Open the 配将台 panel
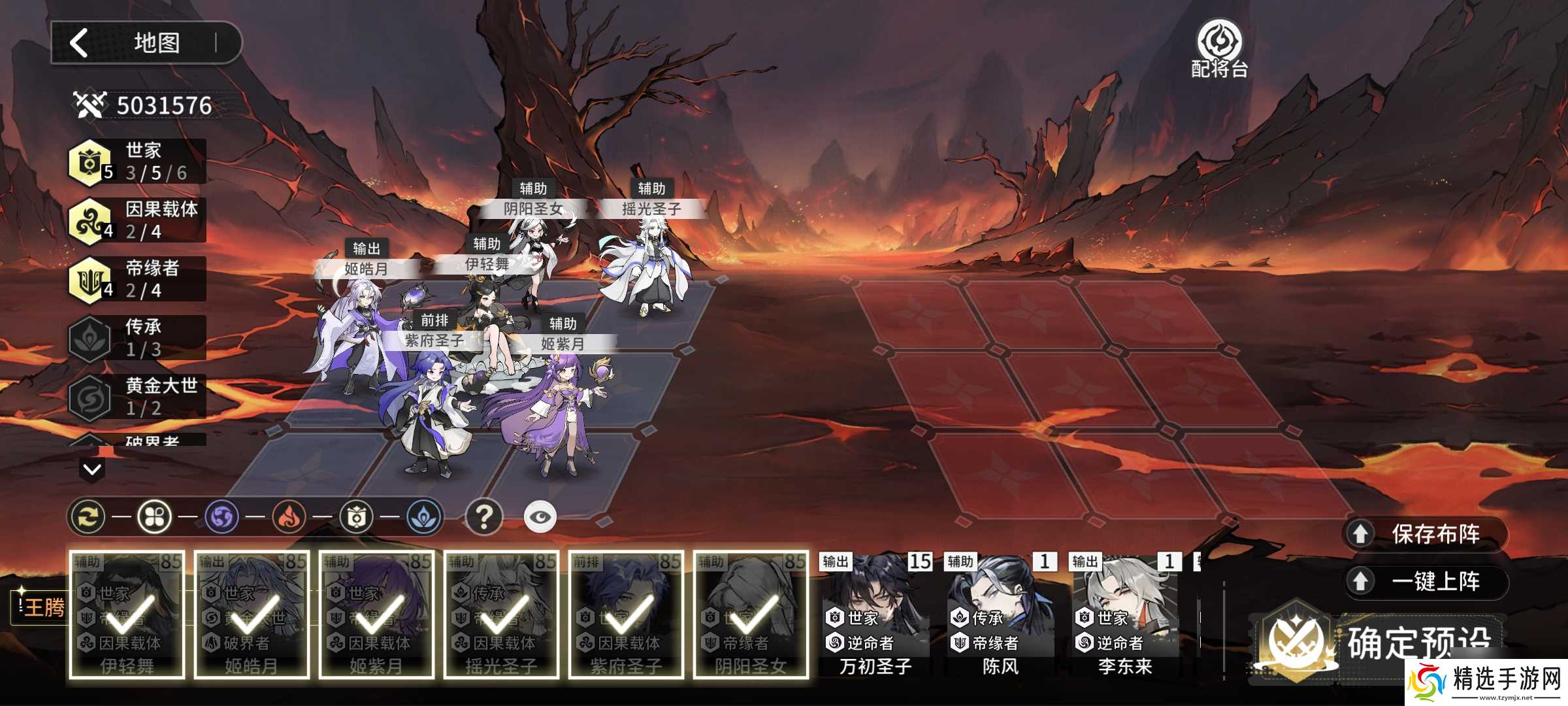The width and height of the screenshot is (1568, 706). coord(1219,50)
